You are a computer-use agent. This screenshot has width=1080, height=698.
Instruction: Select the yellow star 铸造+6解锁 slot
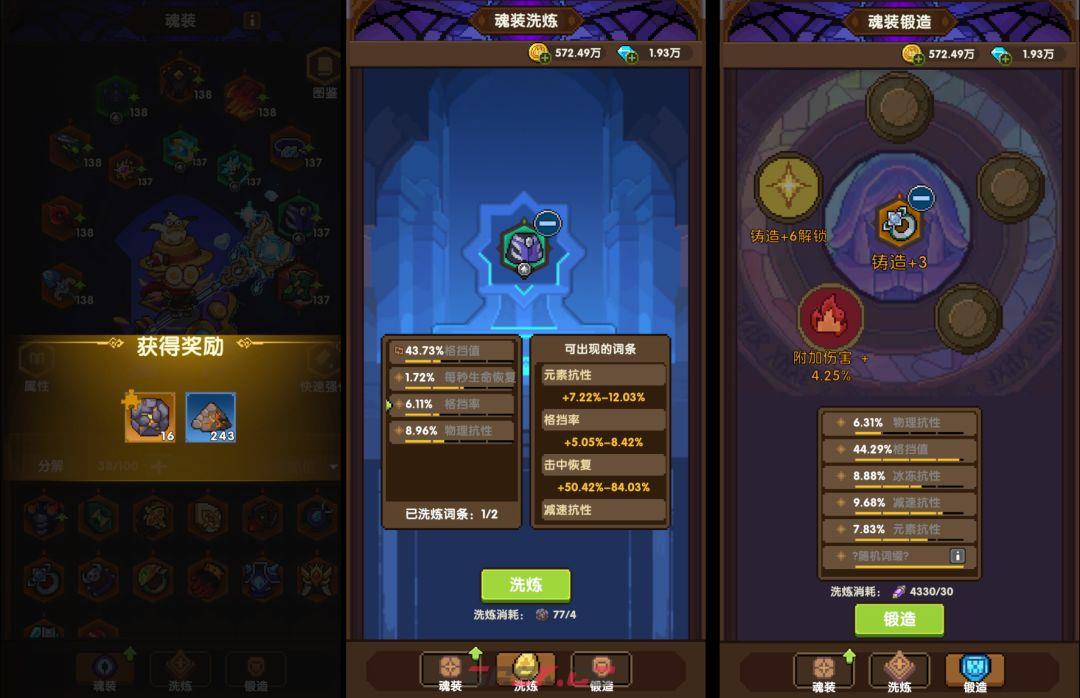[789, 187]
